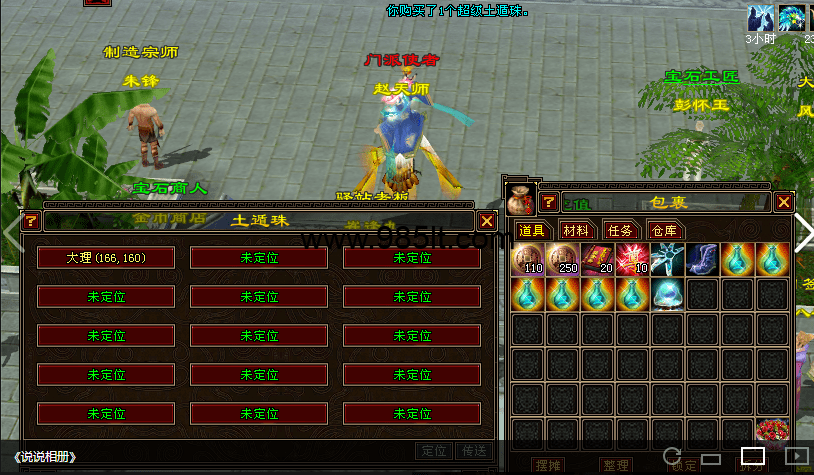The image size is (814, 475).
Task: Select the red talisman stack of 10
Action: click(x=633, y=260)
